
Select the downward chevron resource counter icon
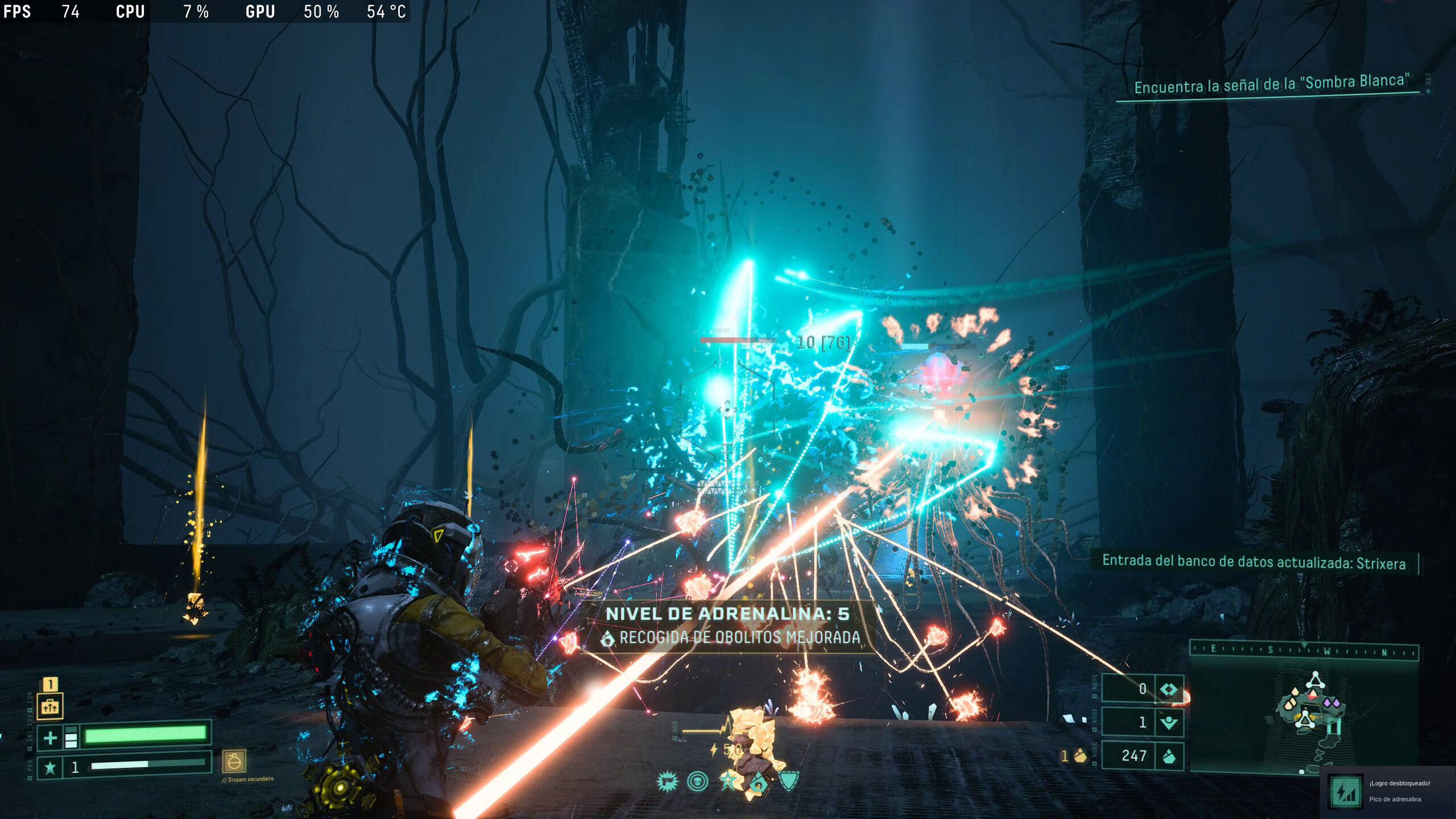pyautogui.click(x=1169, y=722)
